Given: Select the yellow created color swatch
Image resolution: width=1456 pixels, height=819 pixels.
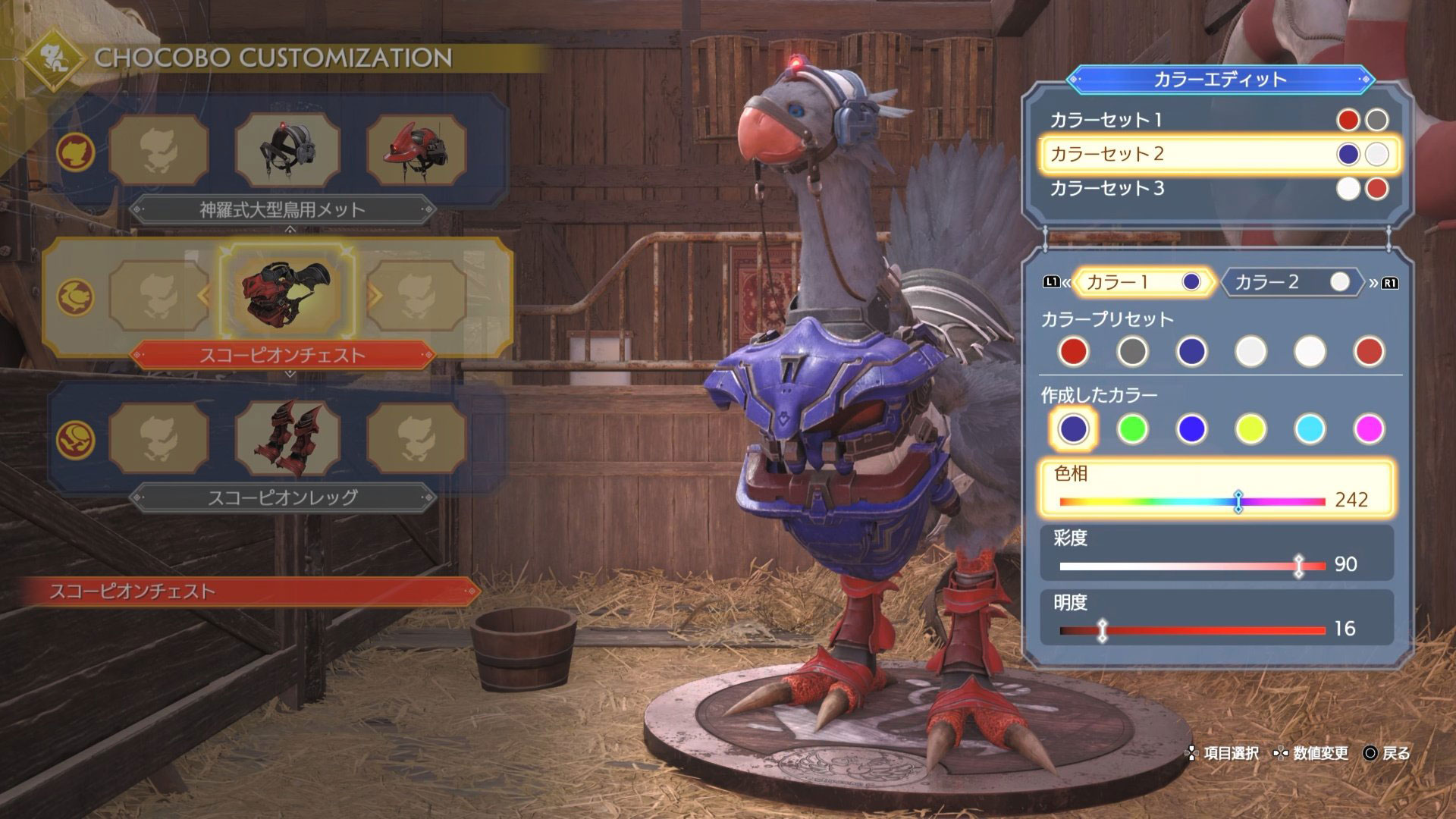Looking at the screenshot, I should point(1250,428).
